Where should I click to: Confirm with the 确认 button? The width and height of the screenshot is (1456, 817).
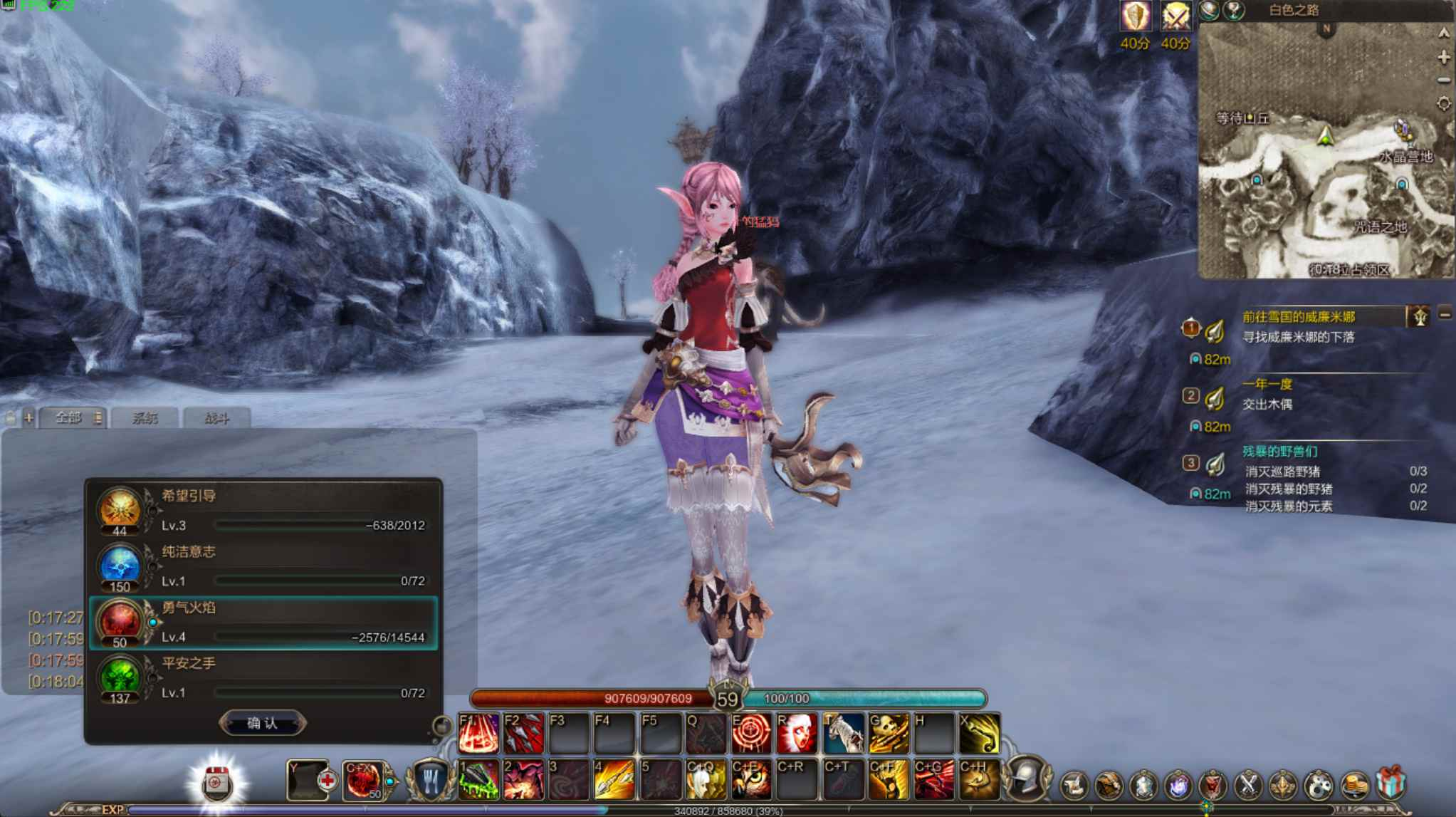pos(262,723)
